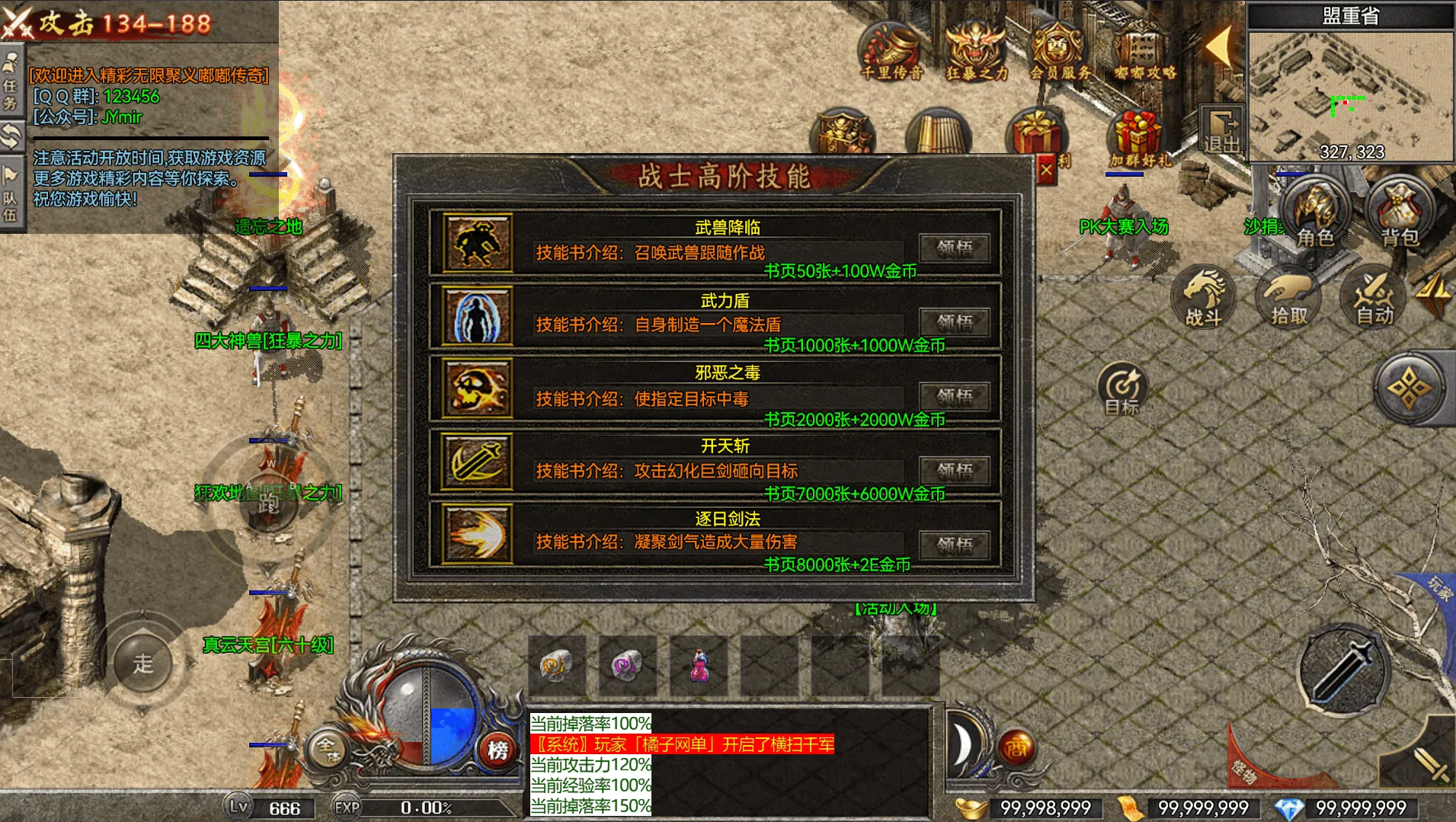Learn the 逐日剑法 sword skill
The image size is (1456, 822).
point(954,544)
